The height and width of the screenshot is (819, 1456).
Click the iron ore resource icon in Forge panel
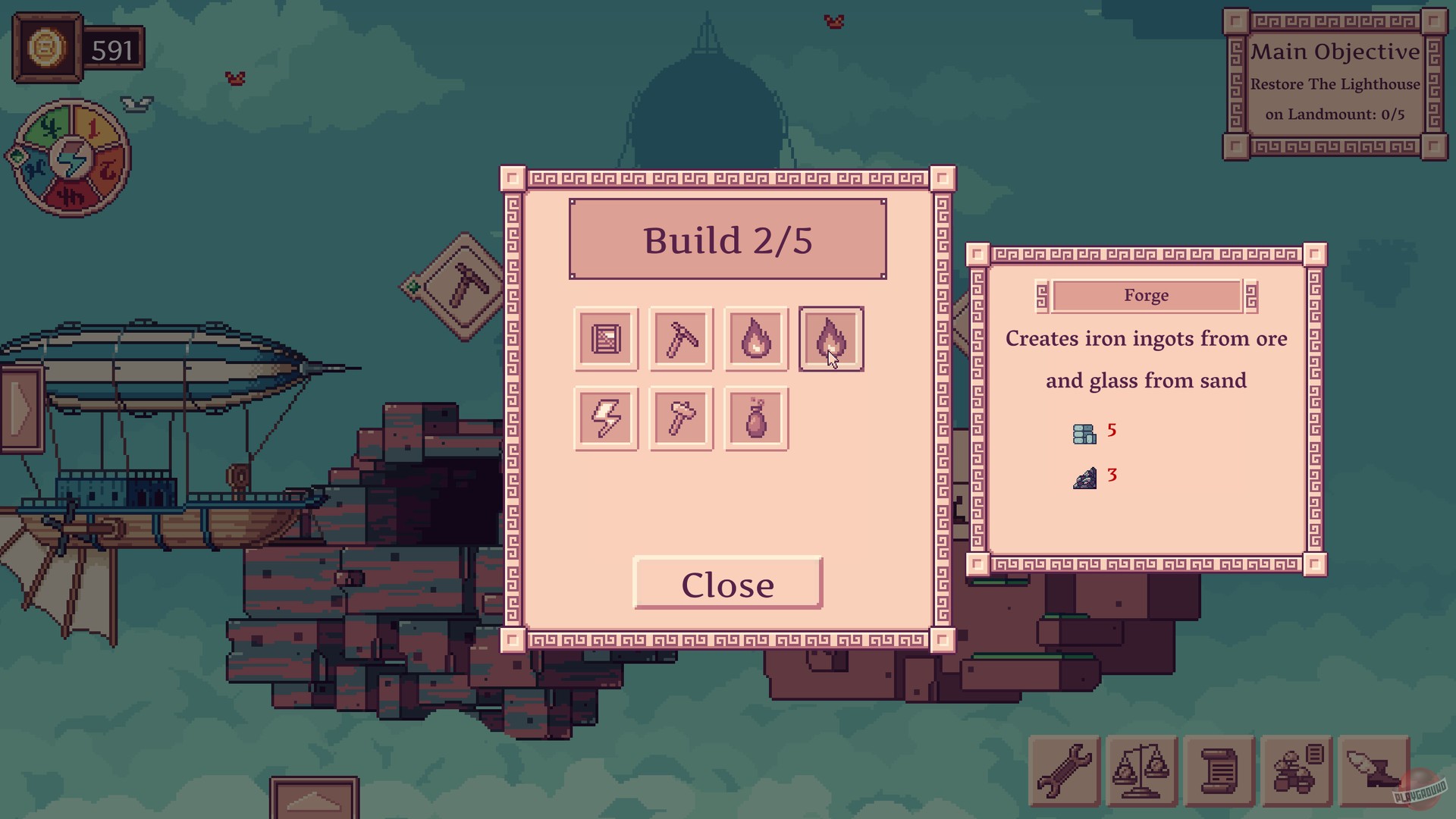pyautogui.click(x=1084, y=477)
